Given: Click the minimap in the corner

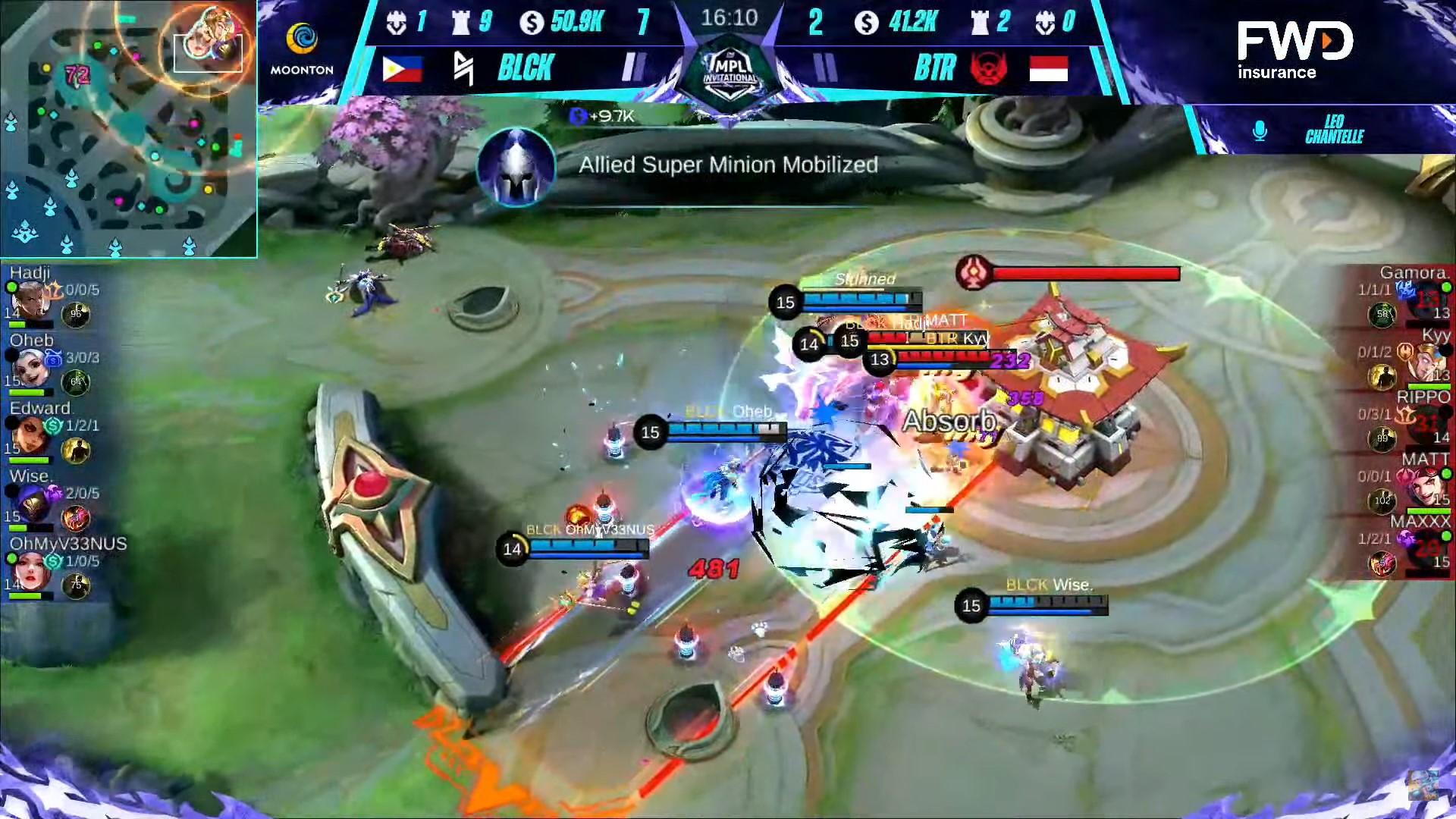Looking at the screenshot, I should pyautogui.click(x=127, y=129).
